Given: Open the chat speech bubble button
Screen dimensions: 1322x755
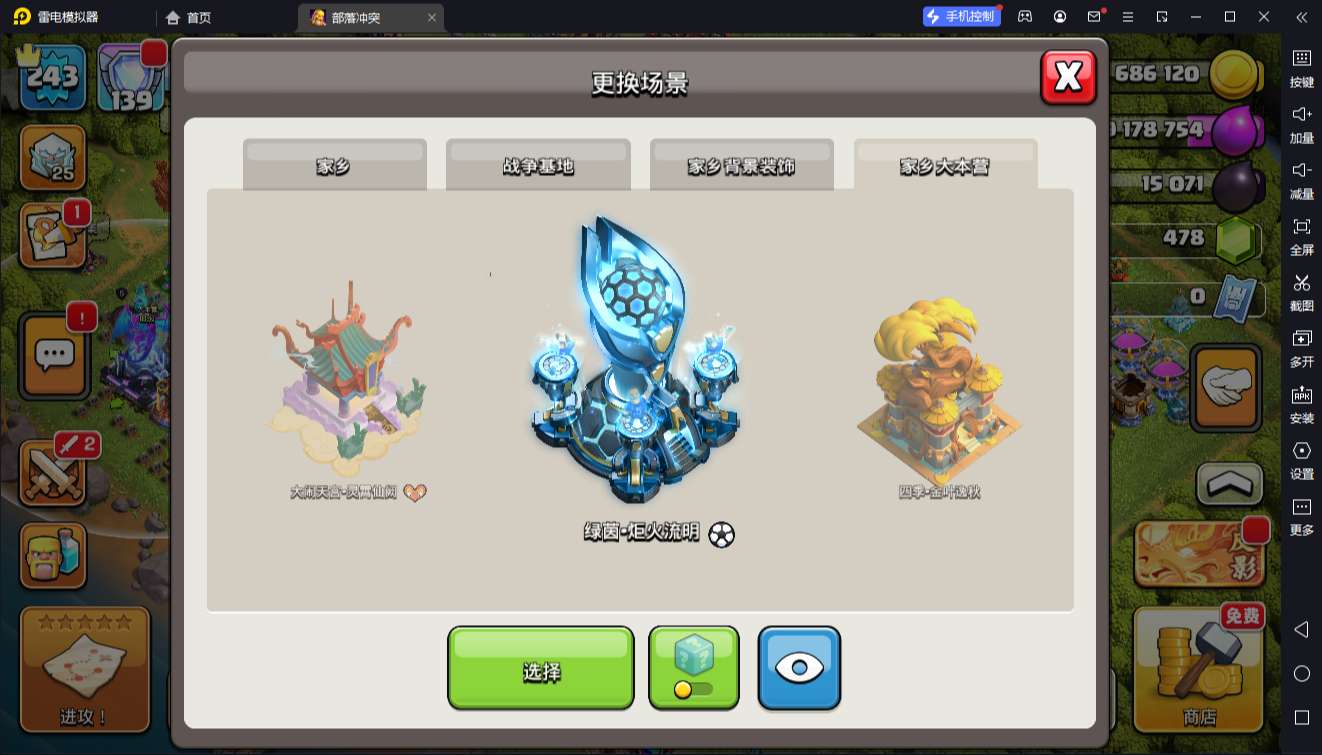Looking at the screenshot, I should click(x=55, y=355).
